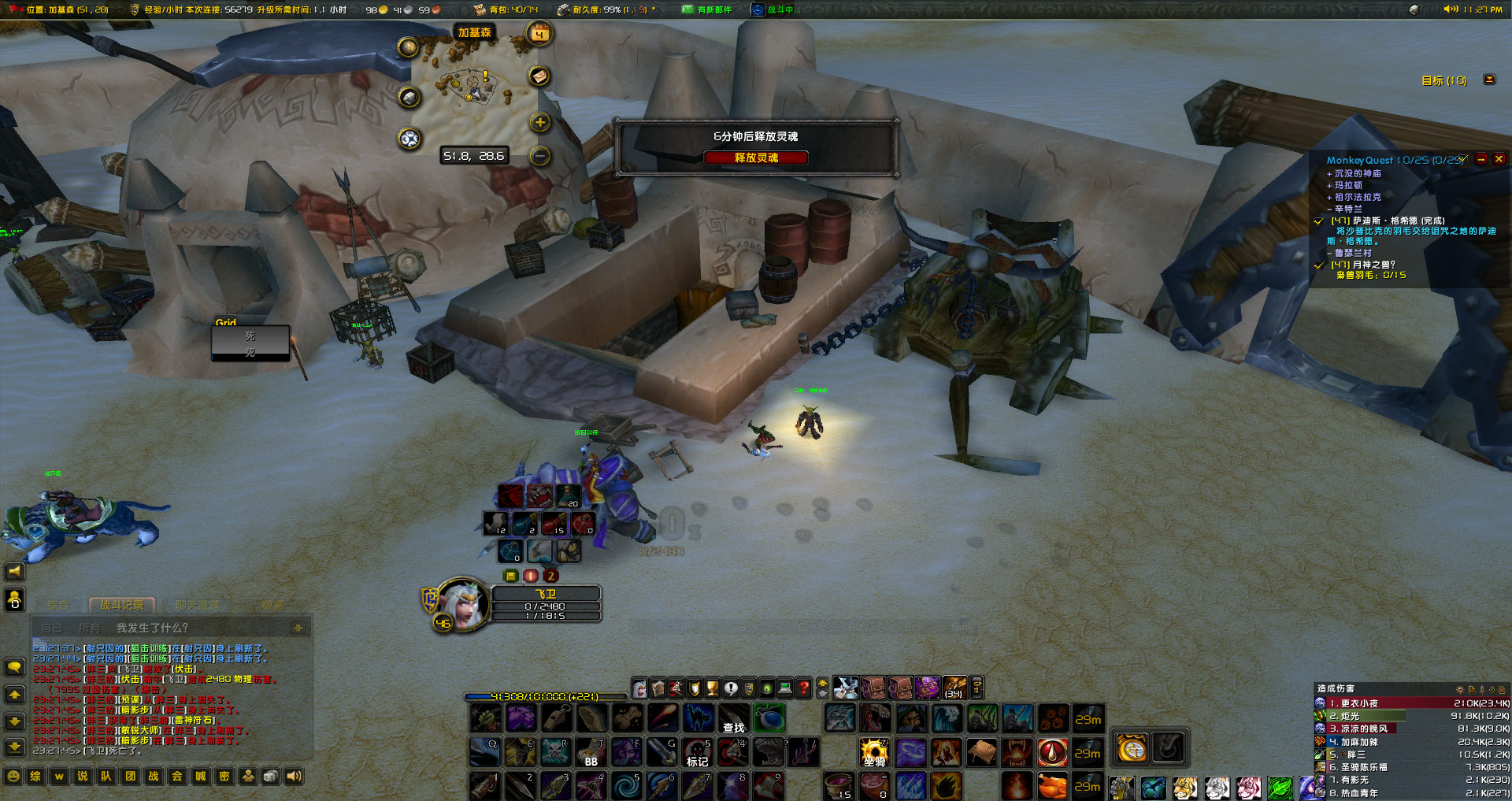This screenshot has width=1512, height=801.
Task: Open the emote smiley icon on the chat bar
Action: [13, 776]
